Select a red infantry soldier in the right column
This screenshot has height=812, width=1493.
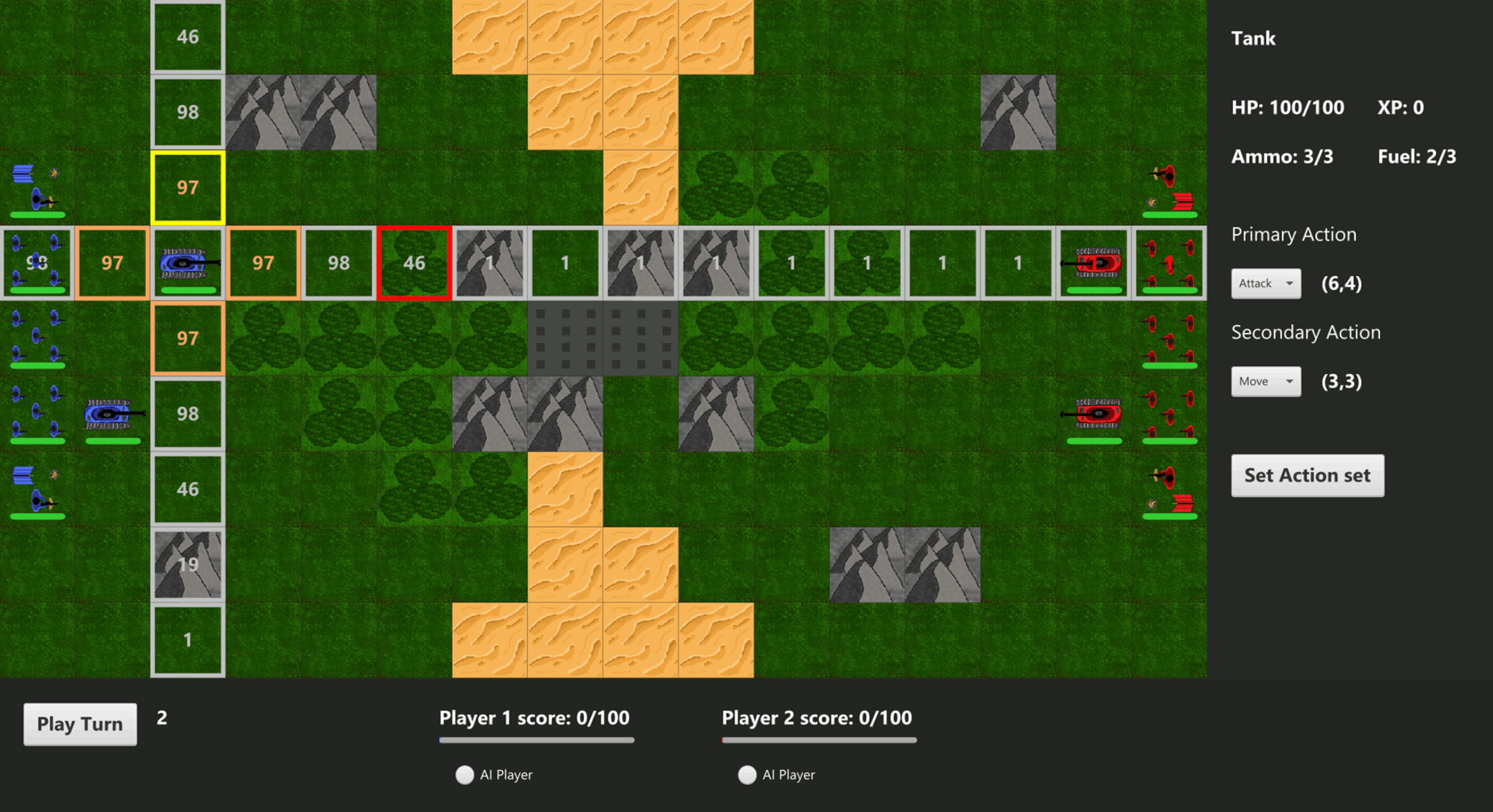click(1169, 337)
